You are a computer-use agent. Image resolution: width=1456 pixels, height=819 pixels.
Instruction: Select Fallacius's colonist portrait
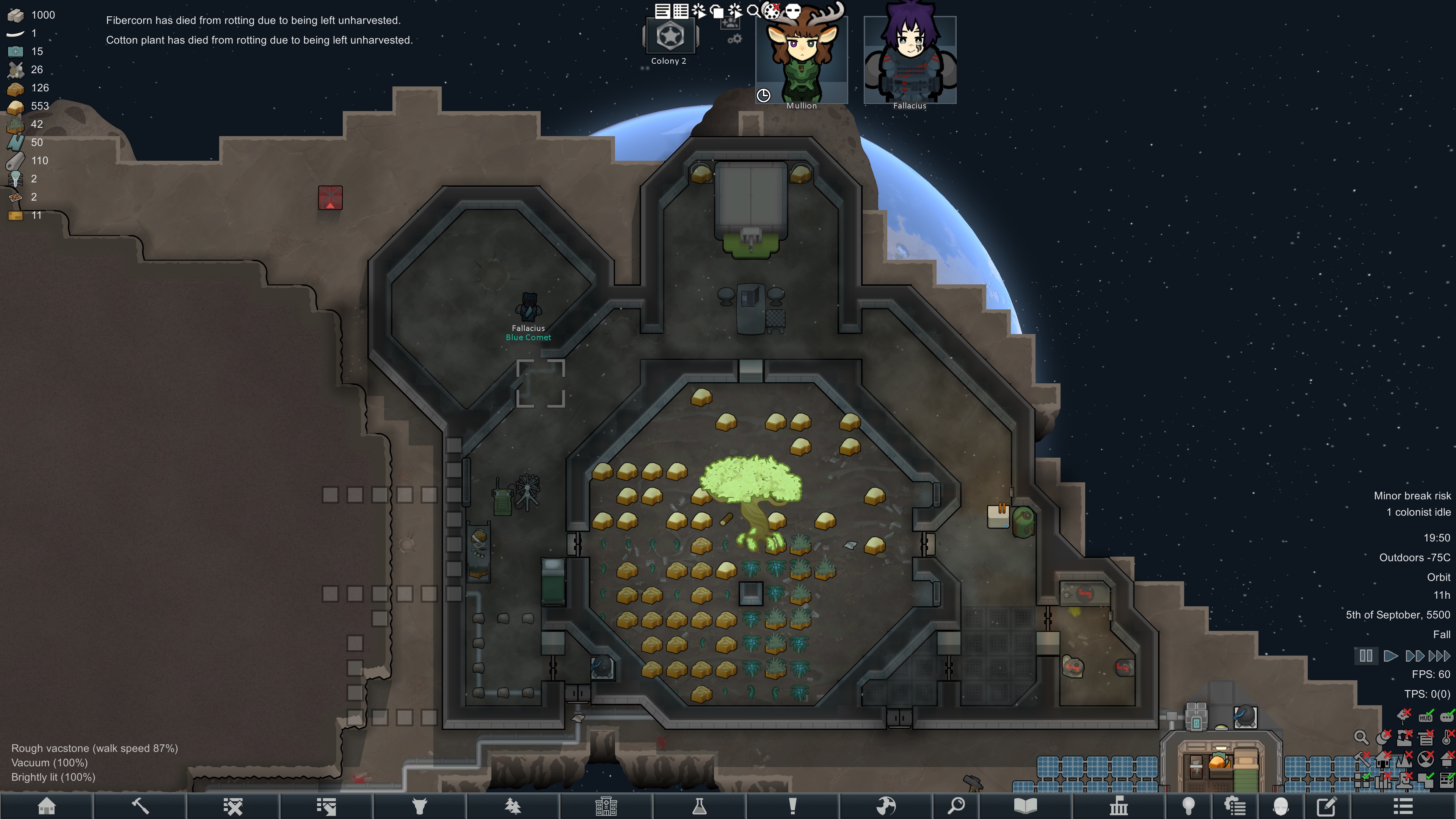tap(910, 60)
